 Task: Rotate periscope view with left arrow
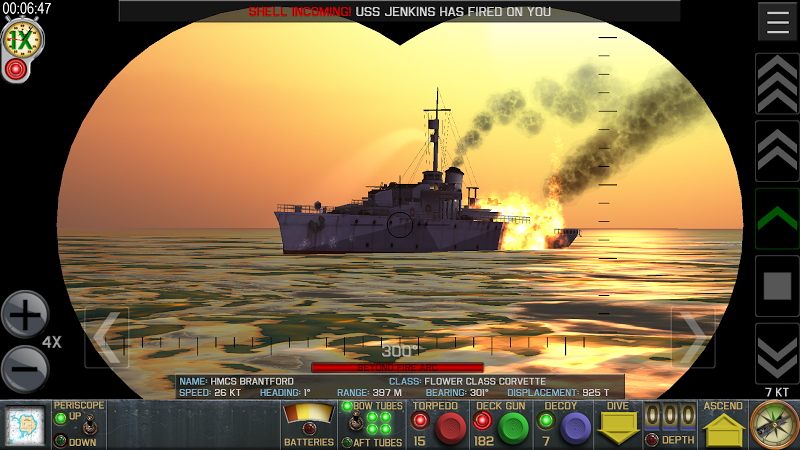click(106, 337)
